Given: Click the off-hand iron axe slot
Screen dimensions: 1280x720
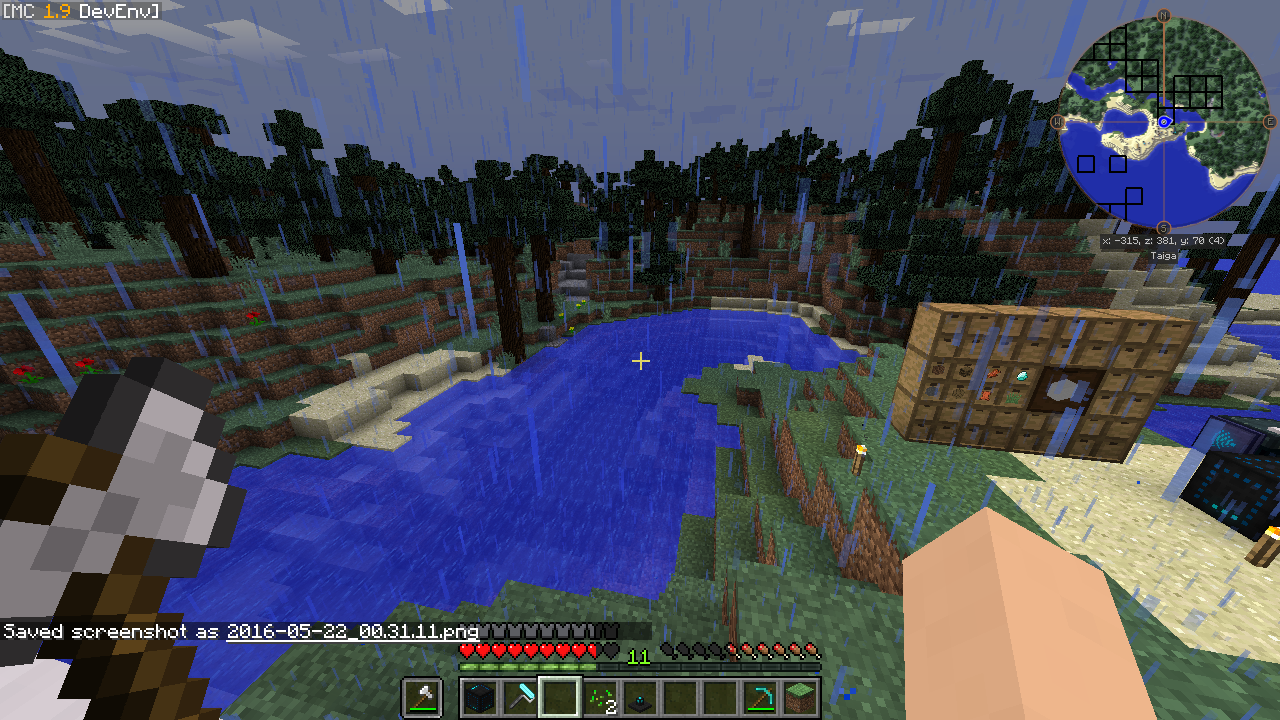Looking at the screenshot, I should click(x=422, y=697).
